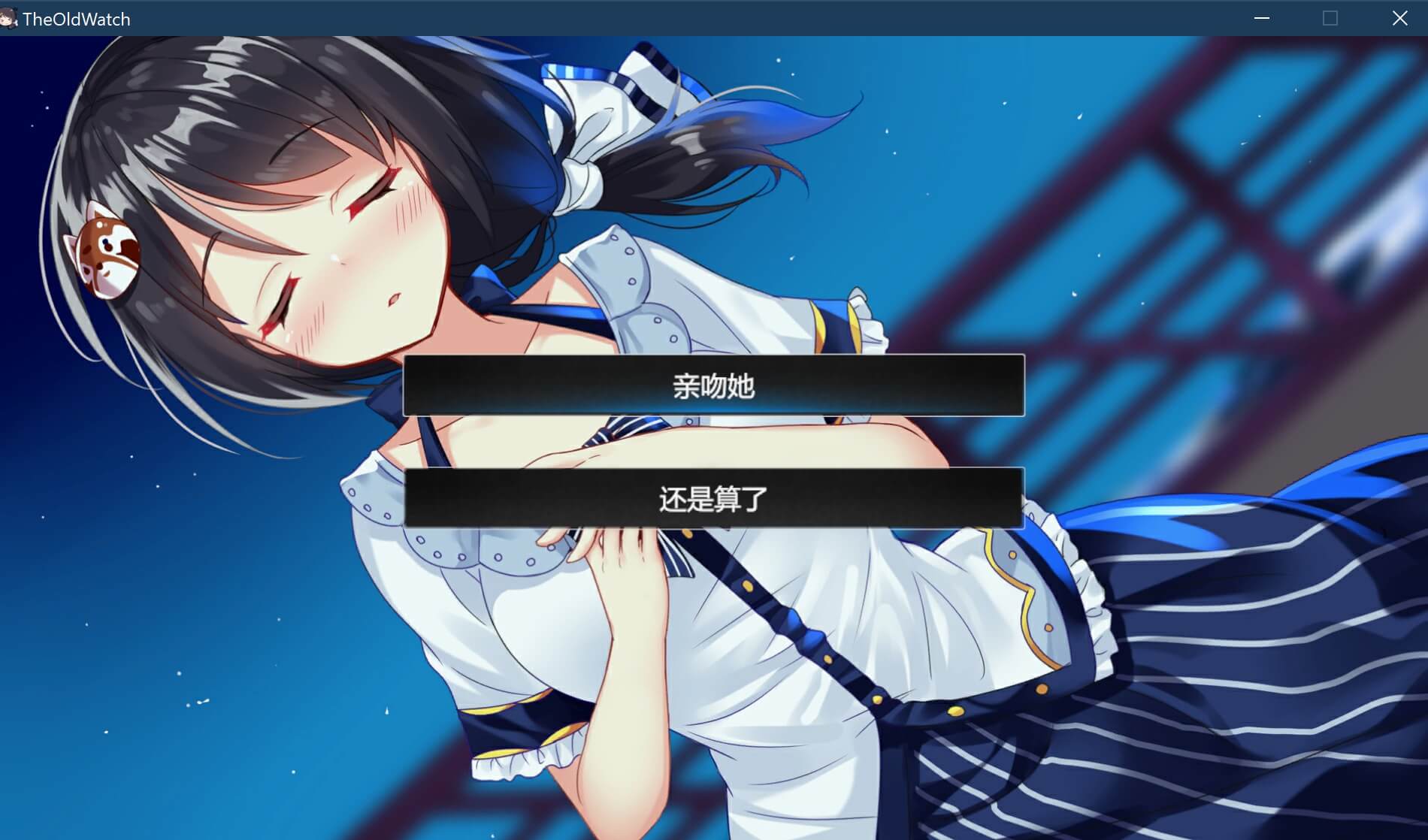Viewport: 1428px width, 840px height.
Task: Click the minimize icon on the title bar
Action: 1260,17
